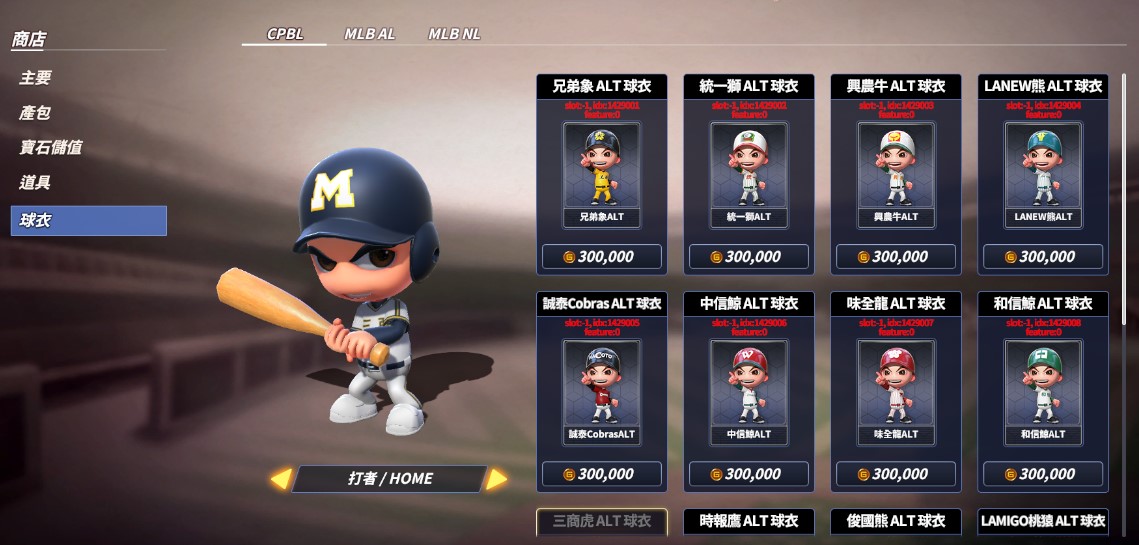Open the MLB NL tab
Image resolution: width=1139 pixels, height=545 pixels.
click(454, 34)
